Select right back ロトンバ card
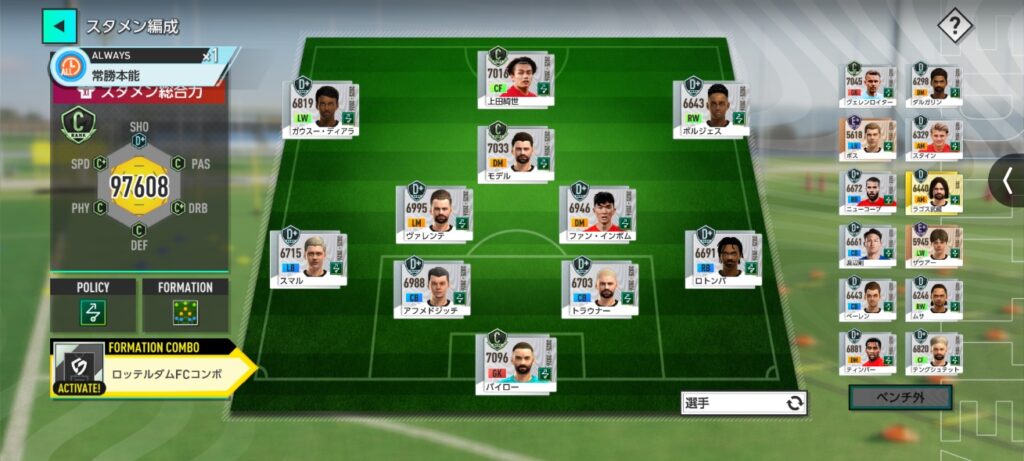Image resolution: width=1024 pixels, height=461 pixels. (722, 259)
